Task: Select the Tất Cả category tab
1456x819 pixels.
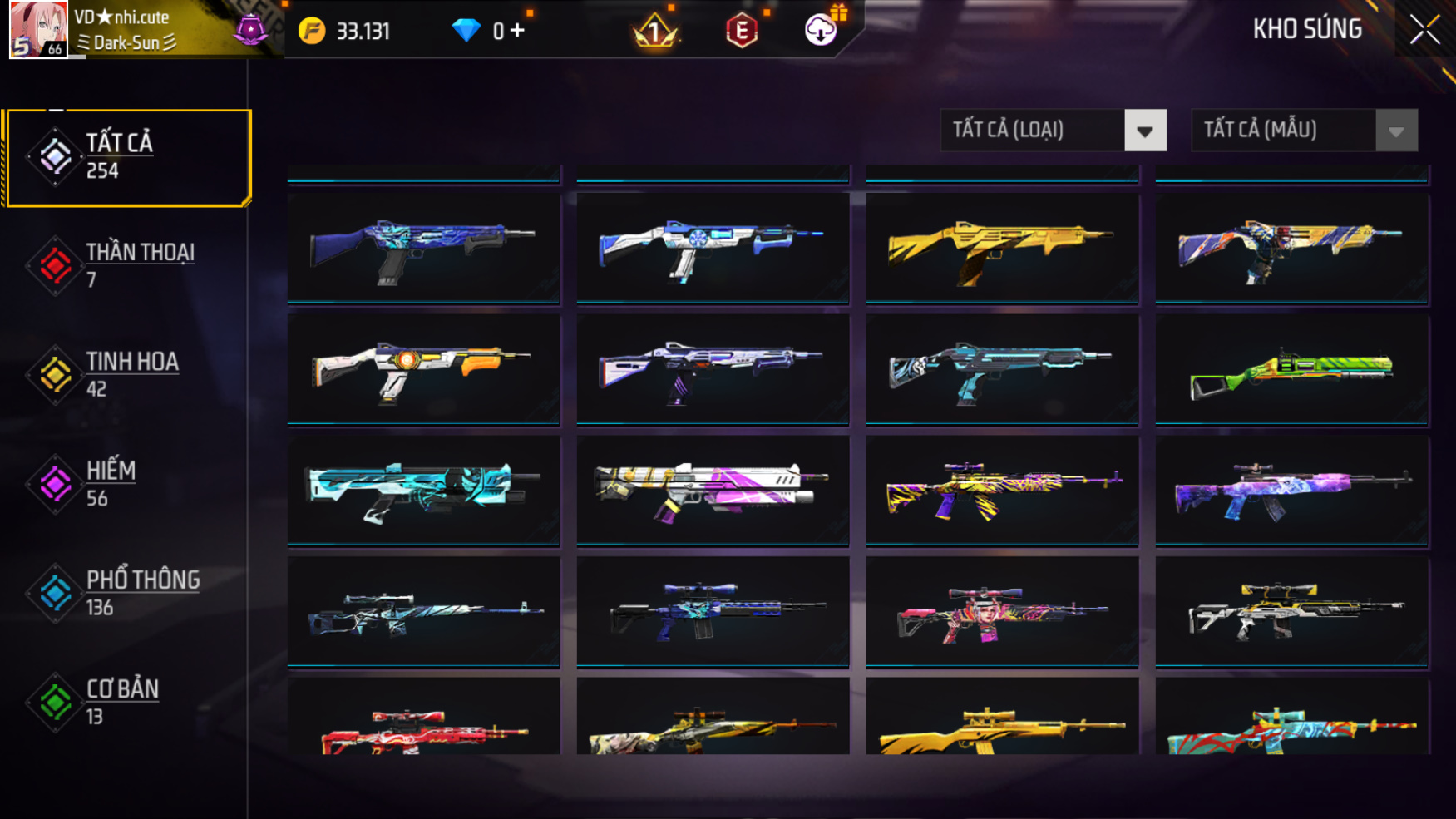Action: coord(129,156)
